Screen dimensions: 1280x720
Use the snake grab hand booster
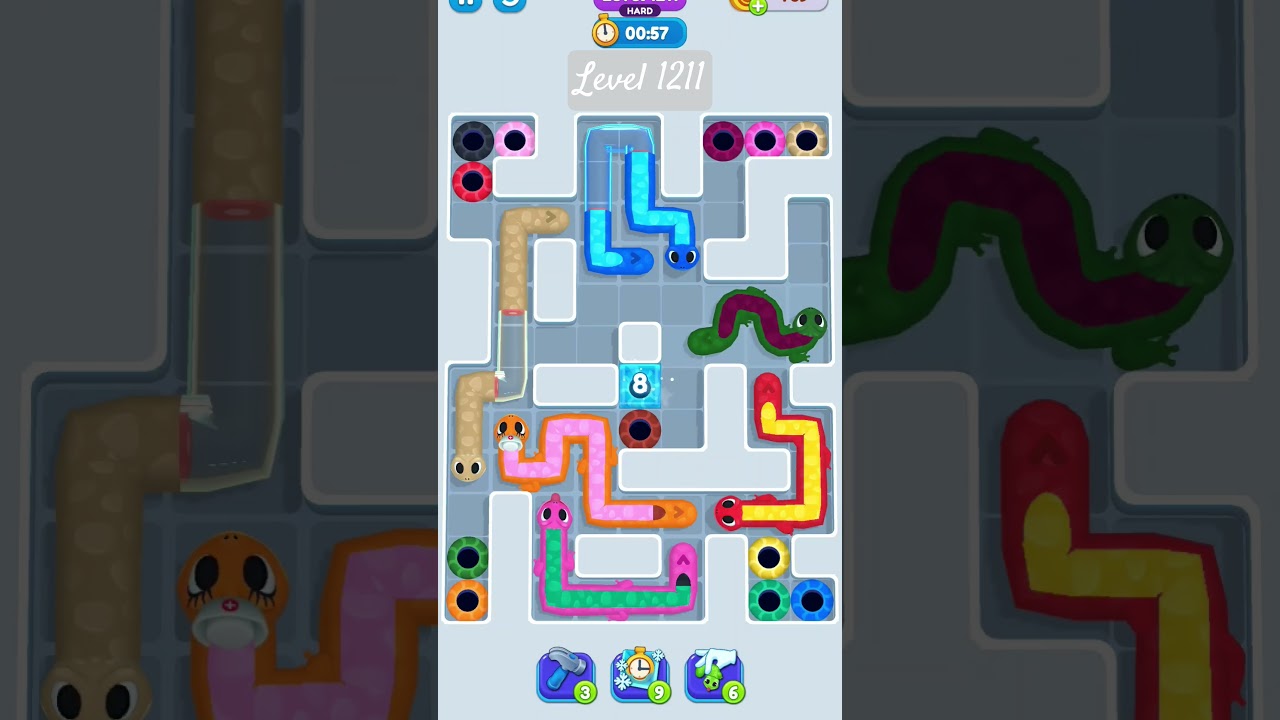click(x=714, y=673)
